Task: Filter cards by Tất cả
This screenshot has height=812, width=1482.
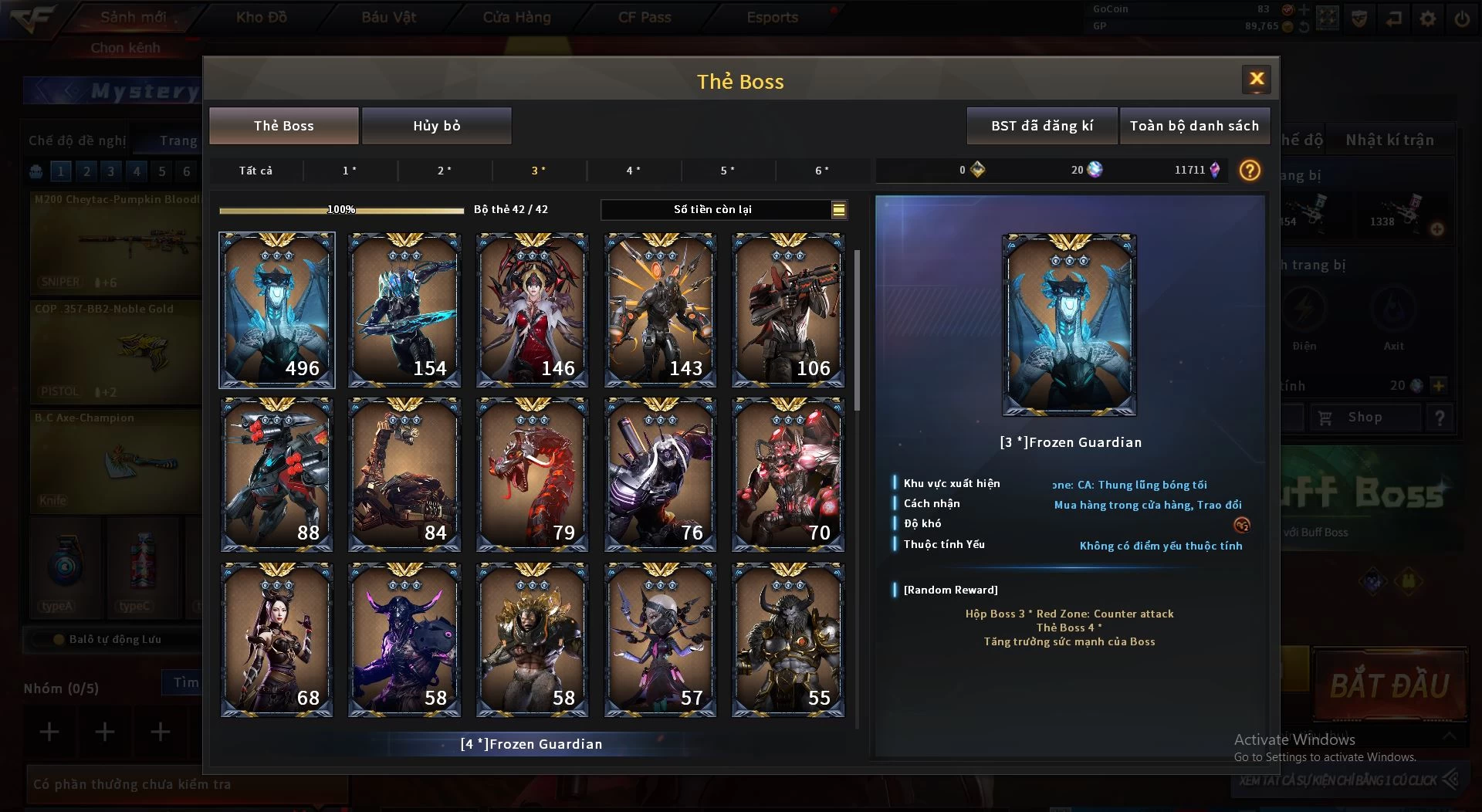Action: [x=255, y=171]
